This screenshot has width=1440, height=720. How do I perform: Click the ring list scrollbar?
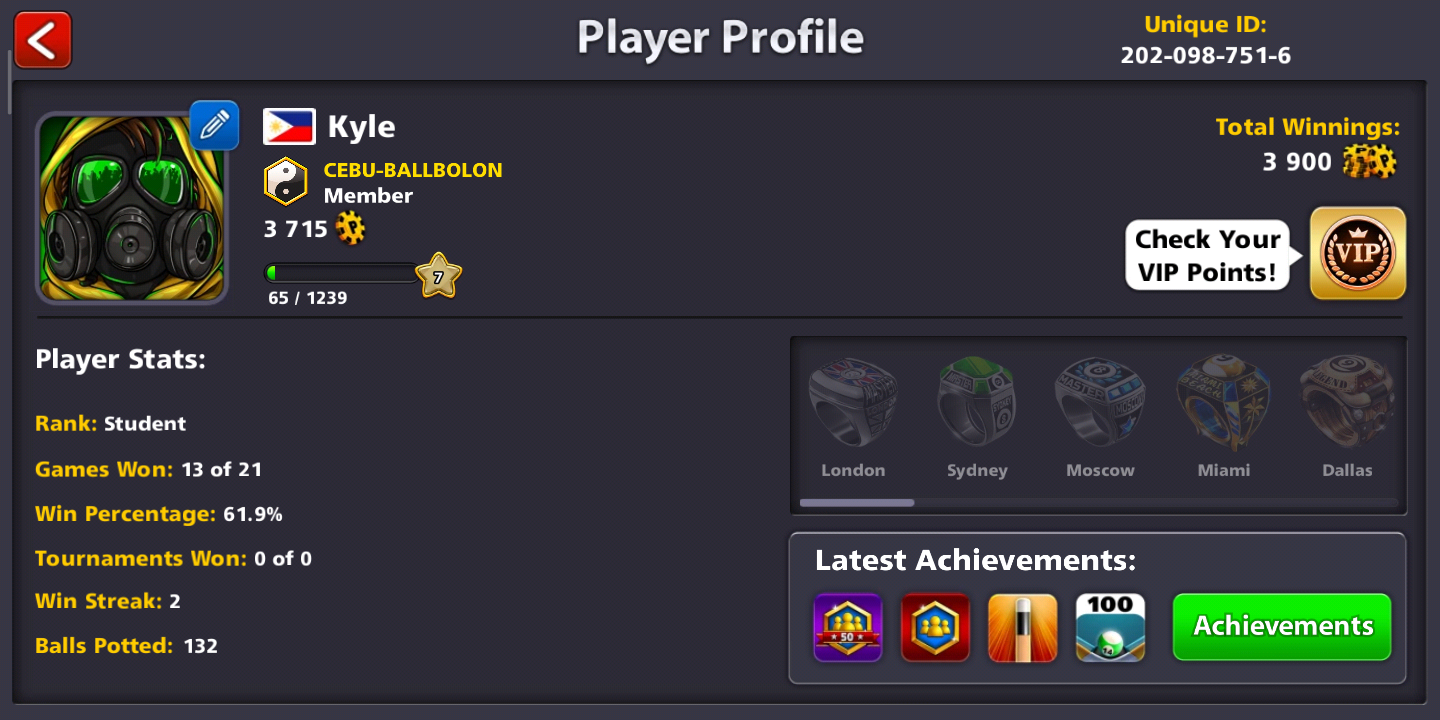pyautogui.click(x=857, y=503)
